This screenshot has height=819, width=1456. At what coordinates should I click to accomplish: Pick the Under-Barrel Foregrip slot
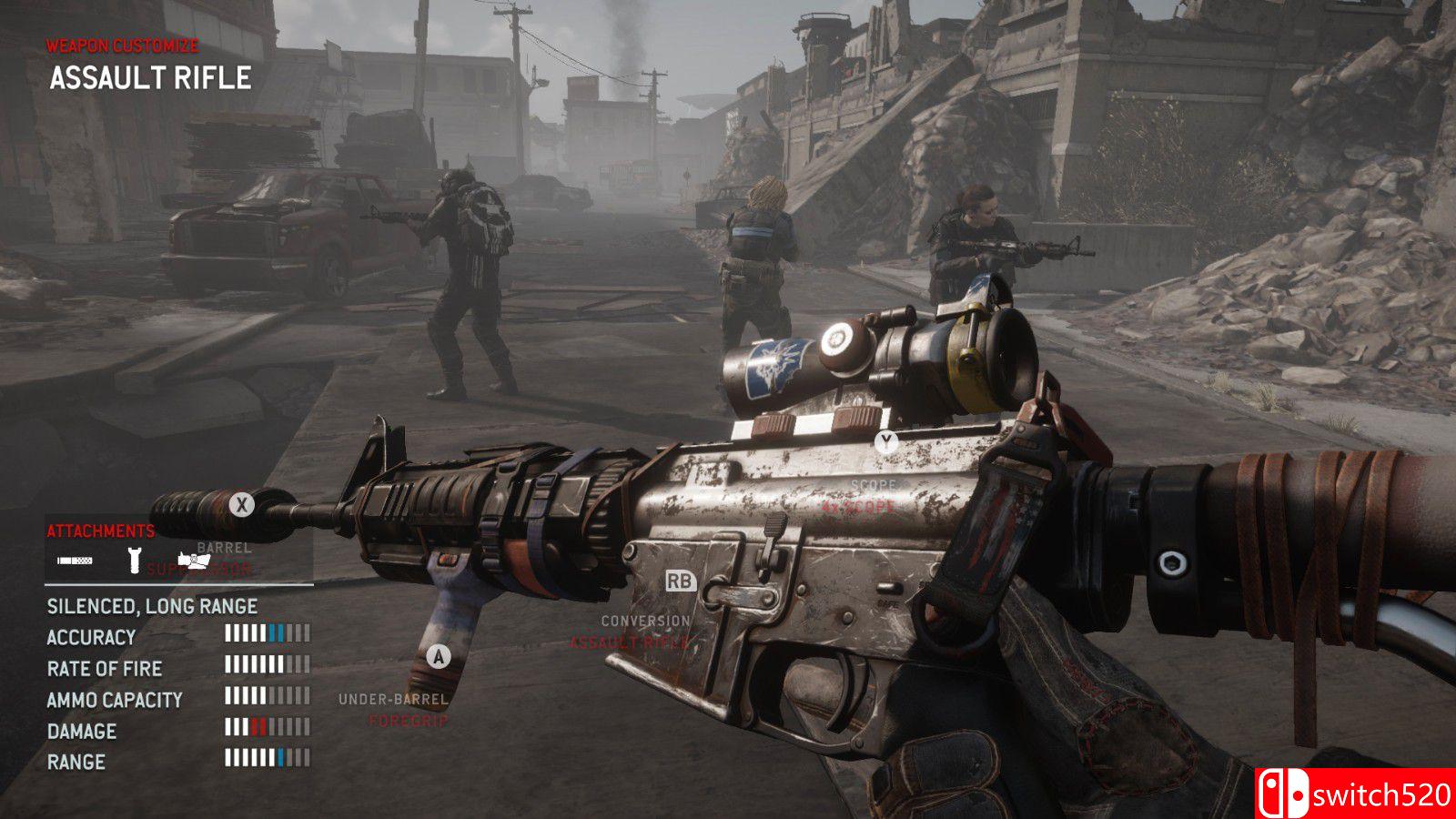point(393,709)
